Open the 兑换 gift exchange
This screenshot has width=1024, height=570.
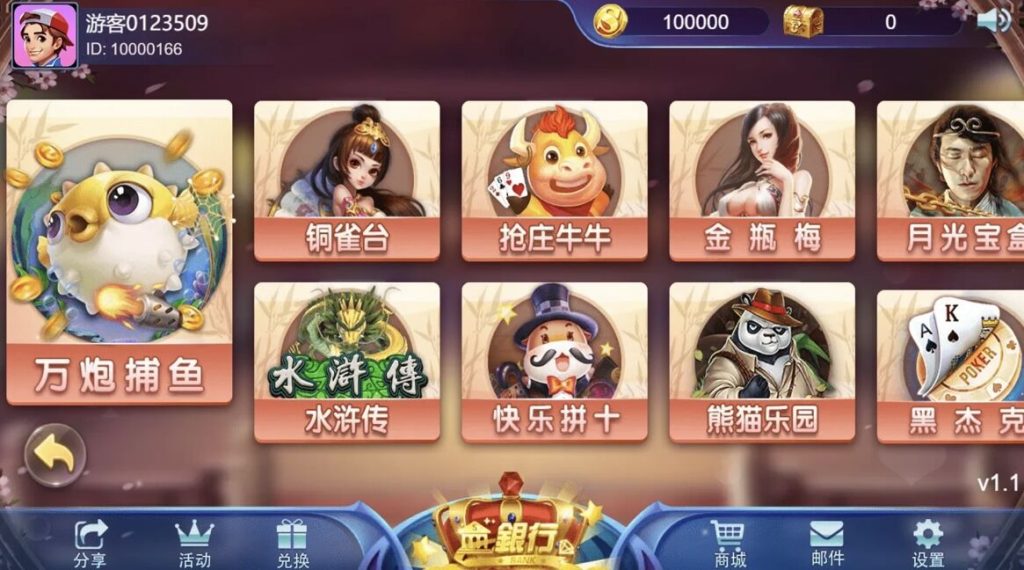[x=293, y=543]
